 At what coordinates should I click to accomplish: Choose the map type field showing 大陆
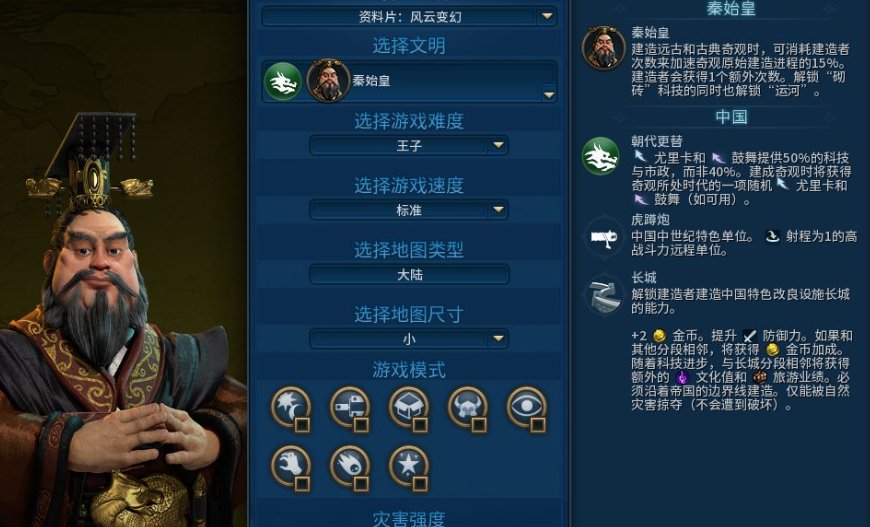409,274
